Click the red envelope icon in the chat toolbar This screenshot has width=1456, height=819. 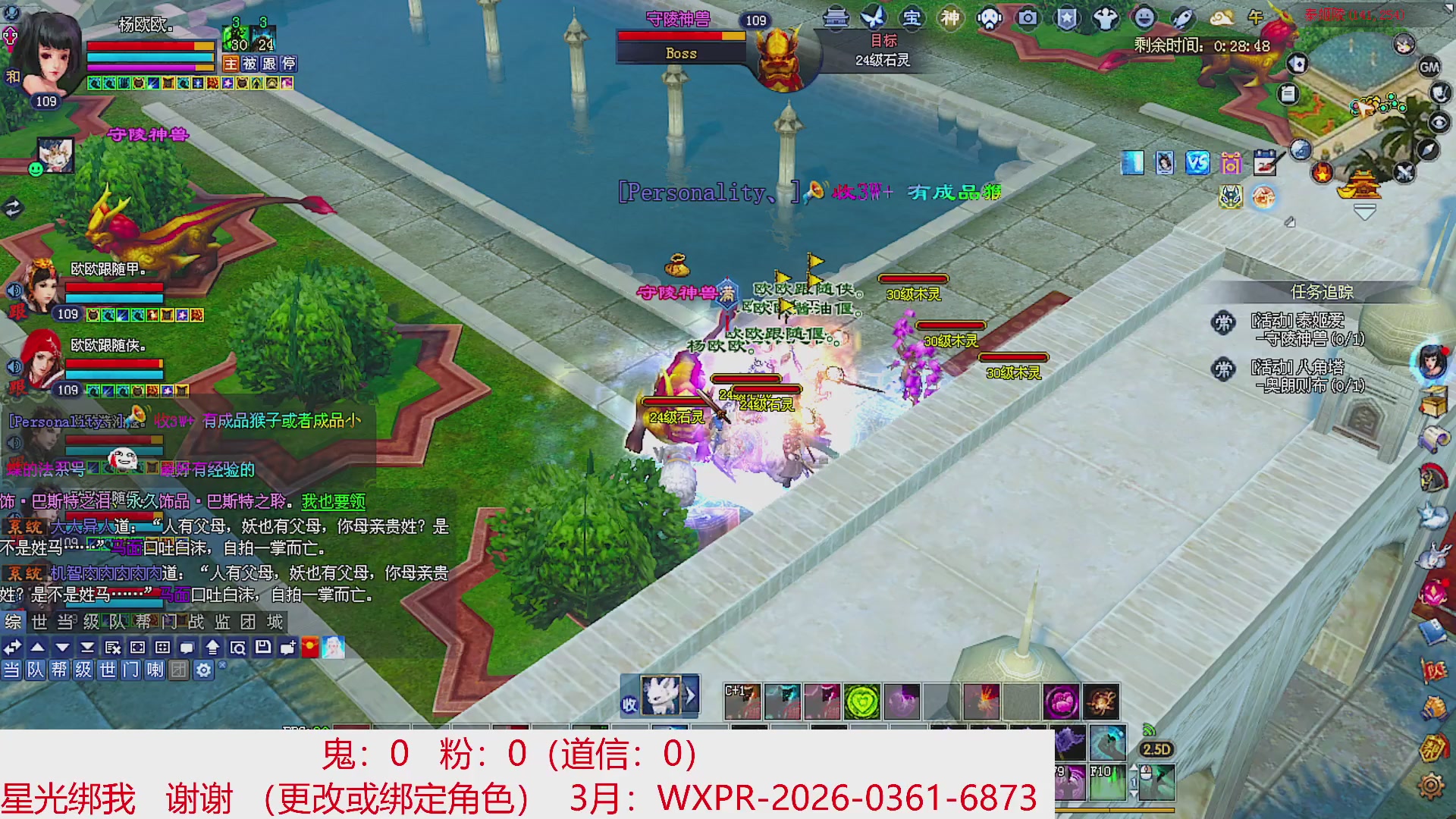pyautogui.click(x=309, y=648)
